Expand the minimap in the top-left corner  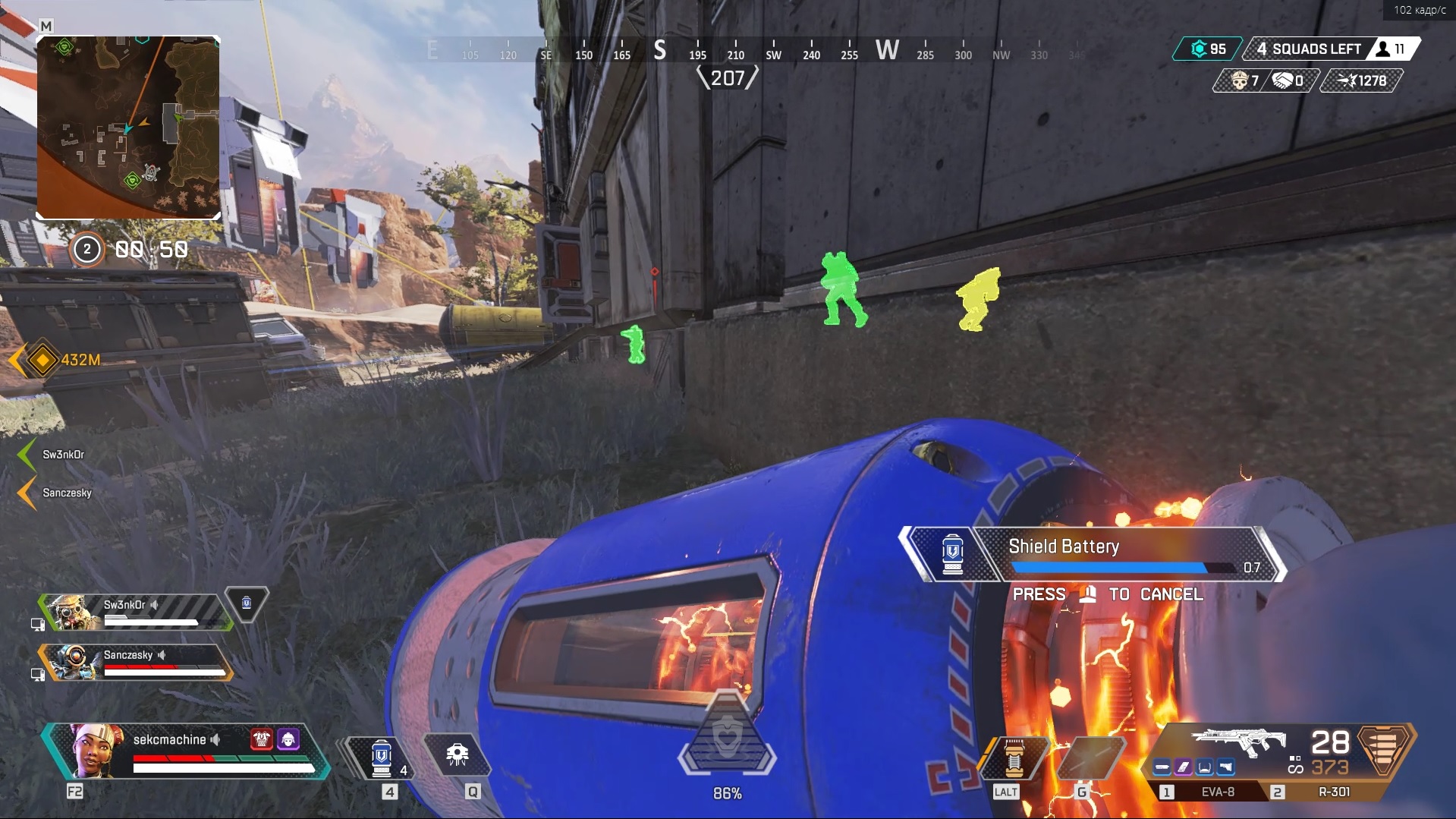coord(128,126)
